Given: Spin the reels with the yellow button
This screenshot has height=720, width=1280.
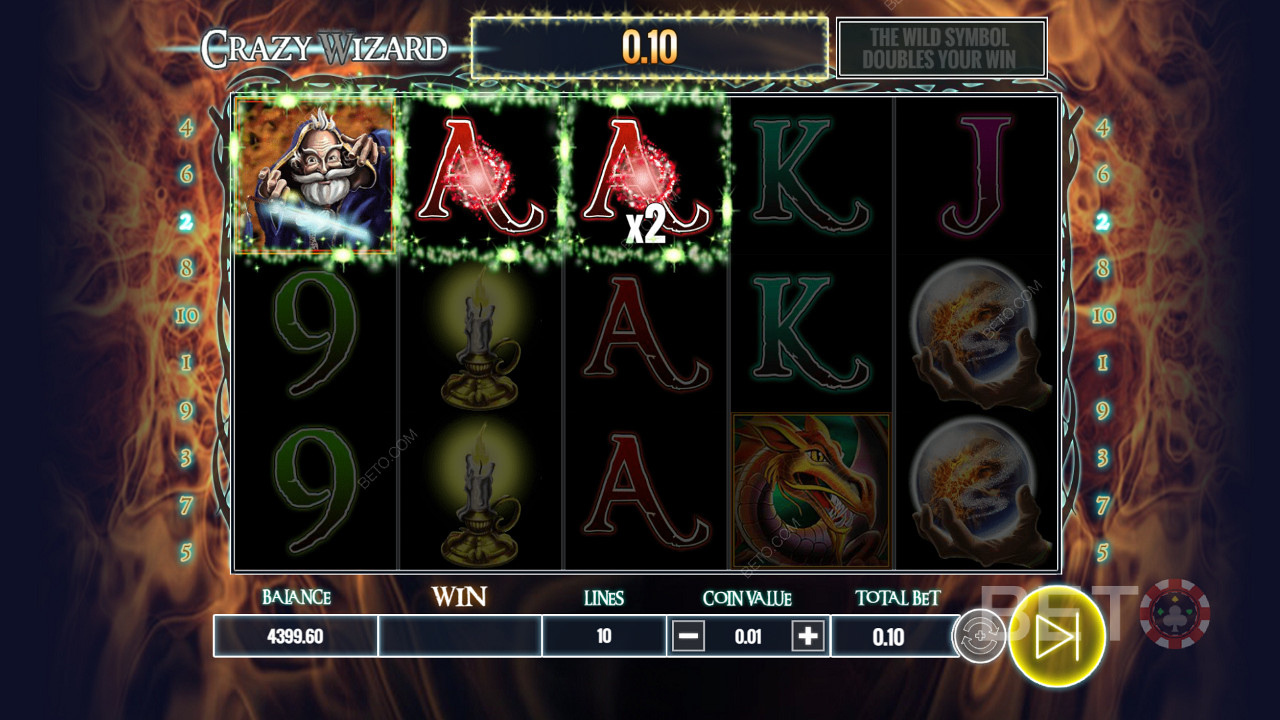Looking at the screenshot, I should pos(1056,636).
